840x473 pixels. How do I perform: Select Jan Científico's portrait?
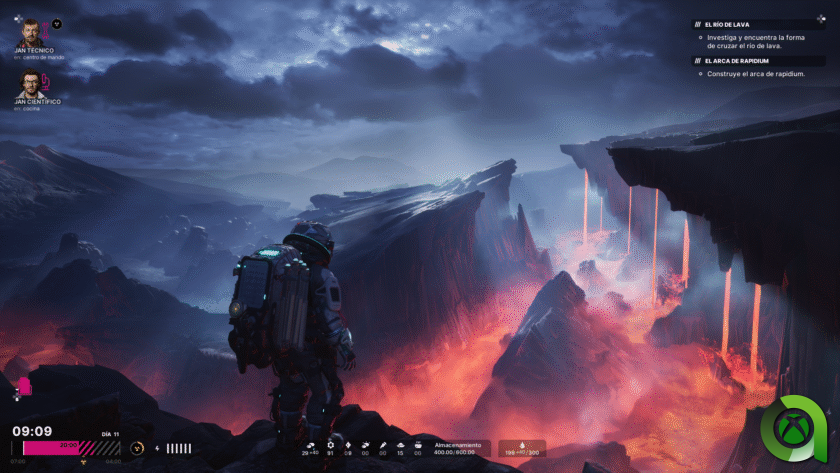(x=28, y=82)
